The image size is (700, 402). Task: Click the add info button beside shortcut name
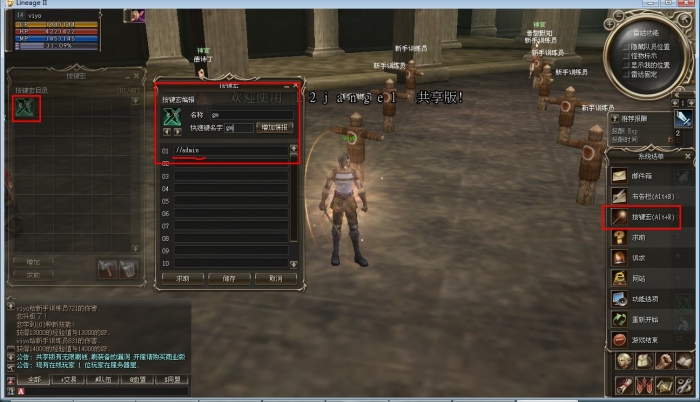(x=274, y=128)
